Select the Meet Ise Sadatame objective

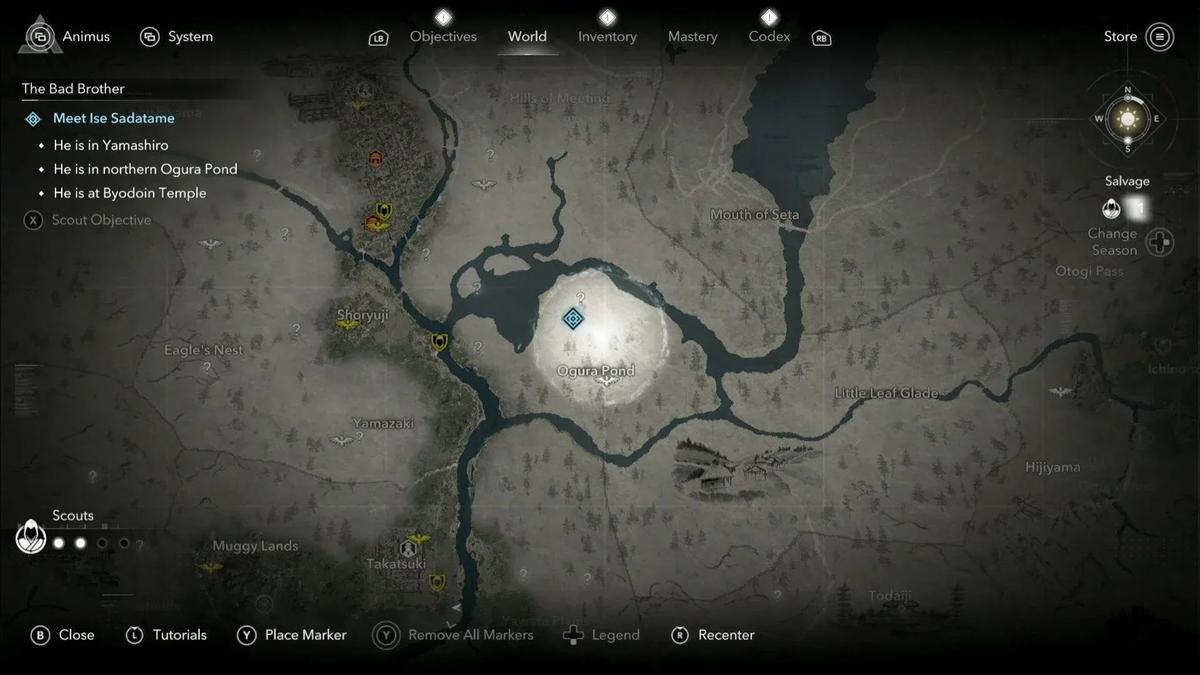(x=113, y=118)
